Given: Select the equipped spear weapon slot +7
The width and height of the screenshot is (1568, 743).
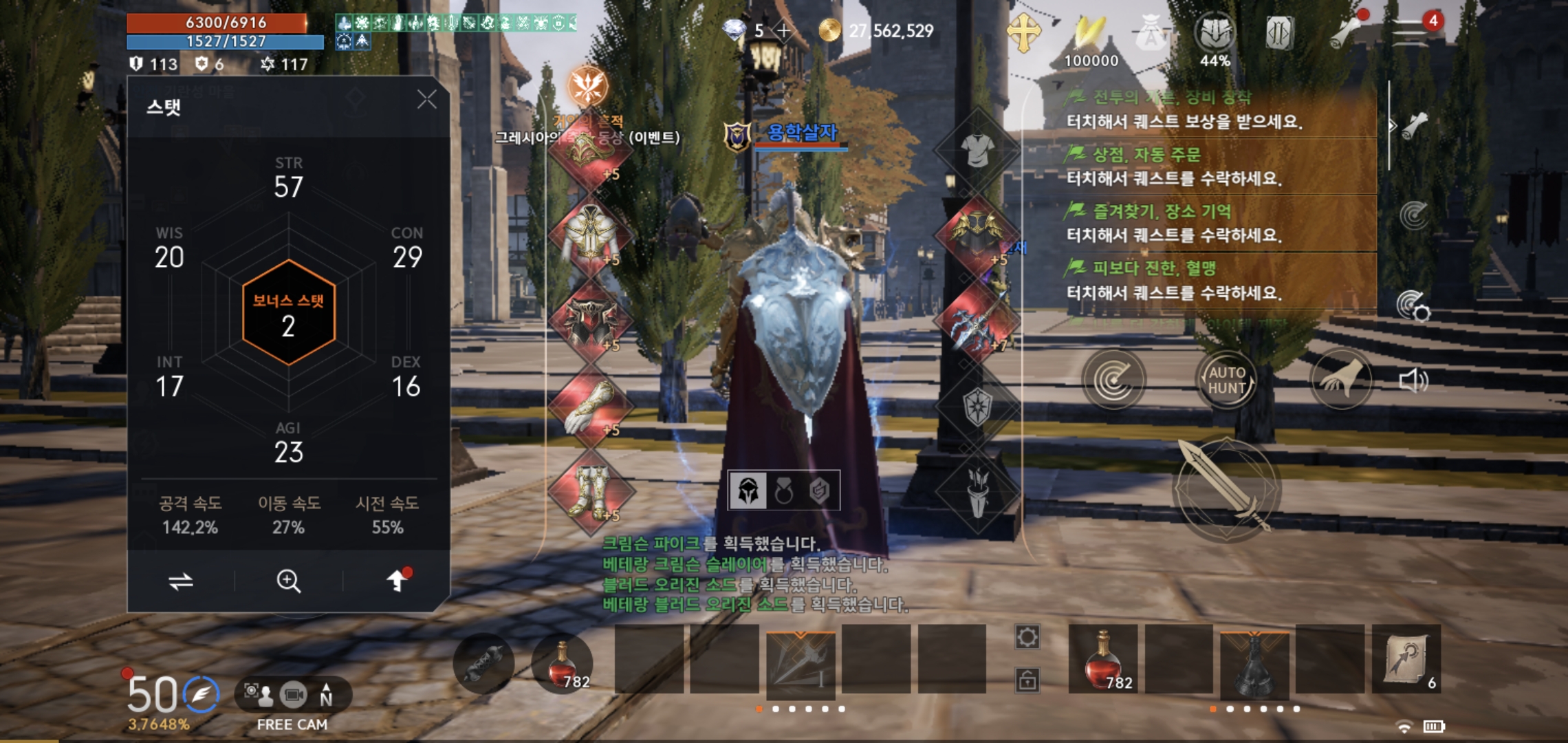Looking at the screenshot, I should (977, 322).
